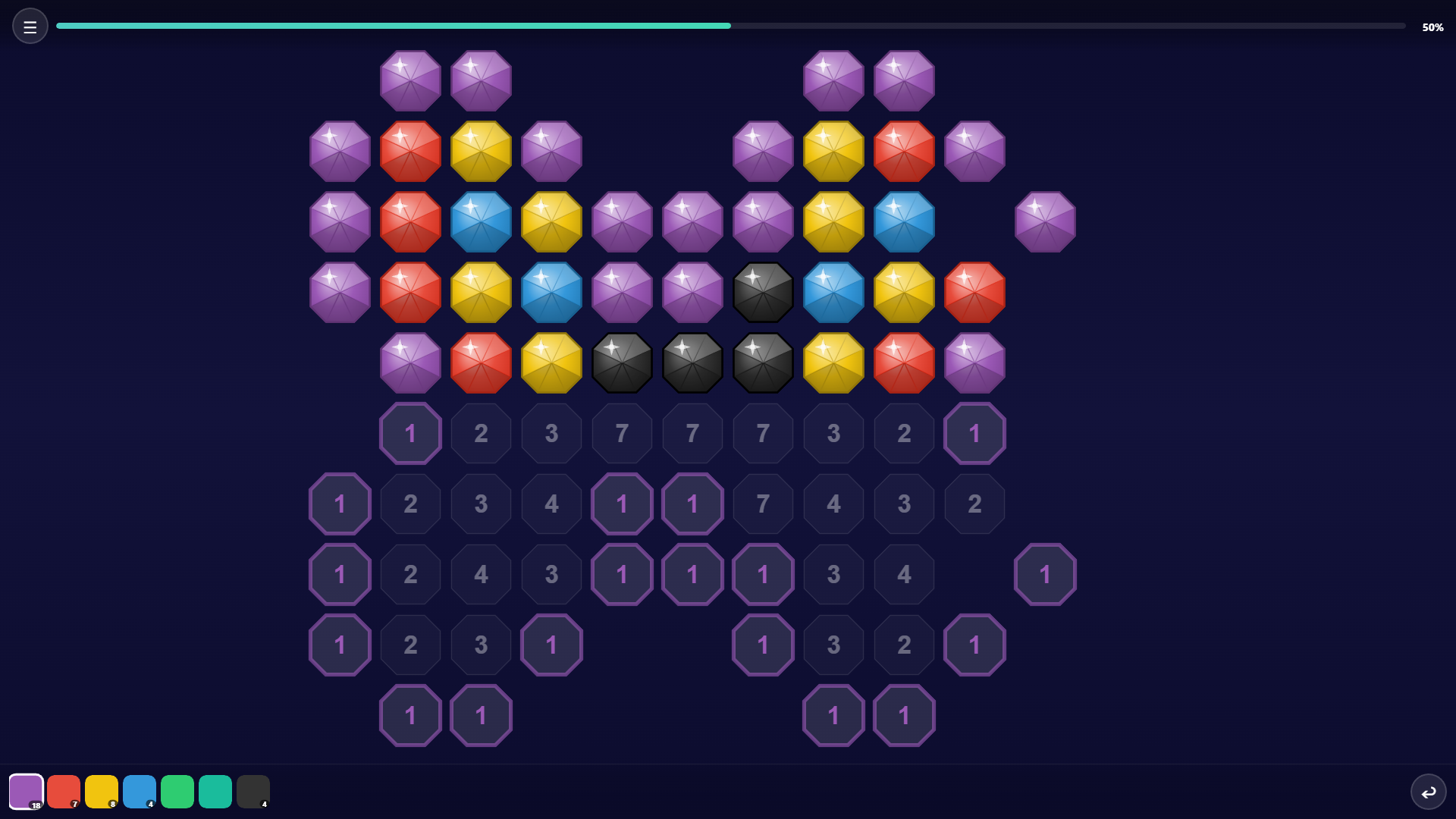Screen dimensions: 1456x819
Task: Click a cell numbered 2 near bottom
Action: tap(410, 645)
